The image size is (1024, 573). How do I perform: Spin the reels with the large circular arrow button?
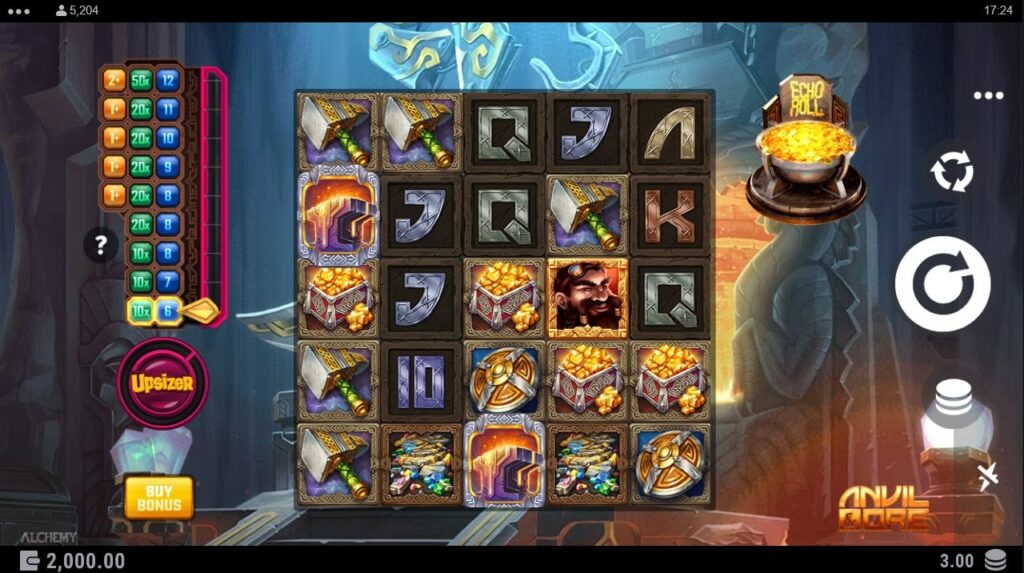[x=942, y=284]
